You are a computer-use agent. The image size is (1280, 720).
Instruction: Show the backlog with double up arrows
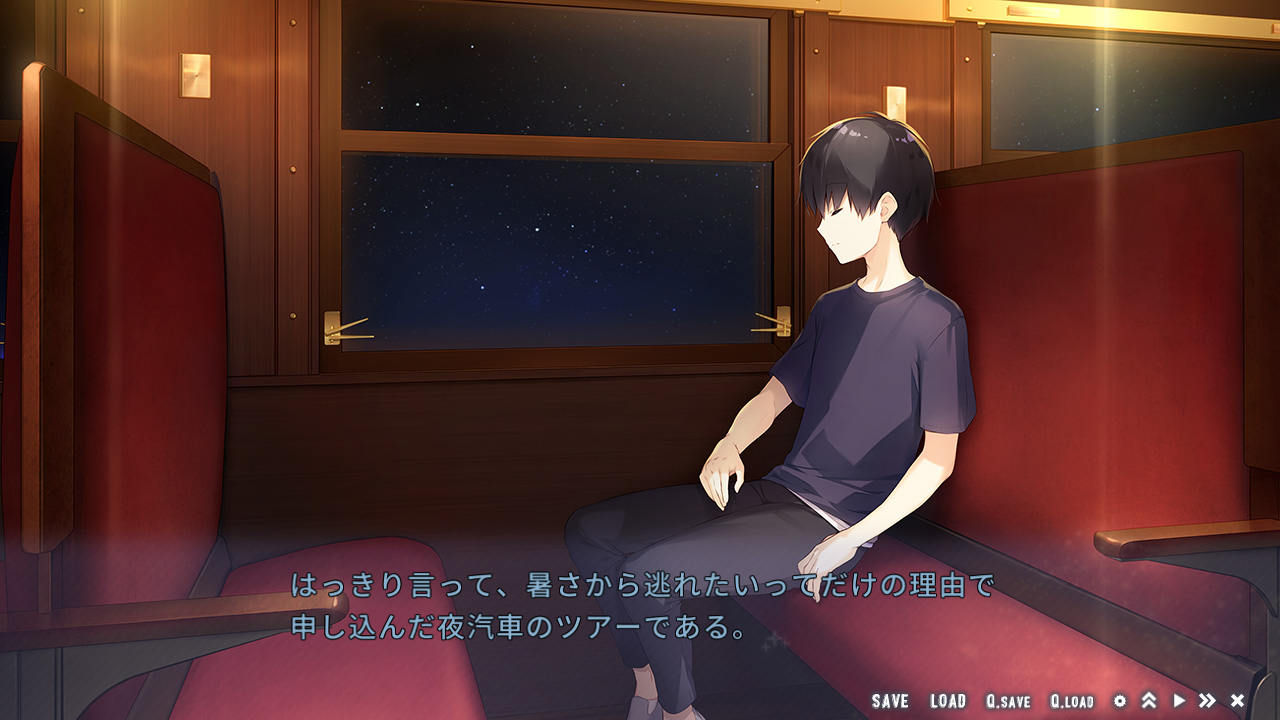tap(1149, 701)
